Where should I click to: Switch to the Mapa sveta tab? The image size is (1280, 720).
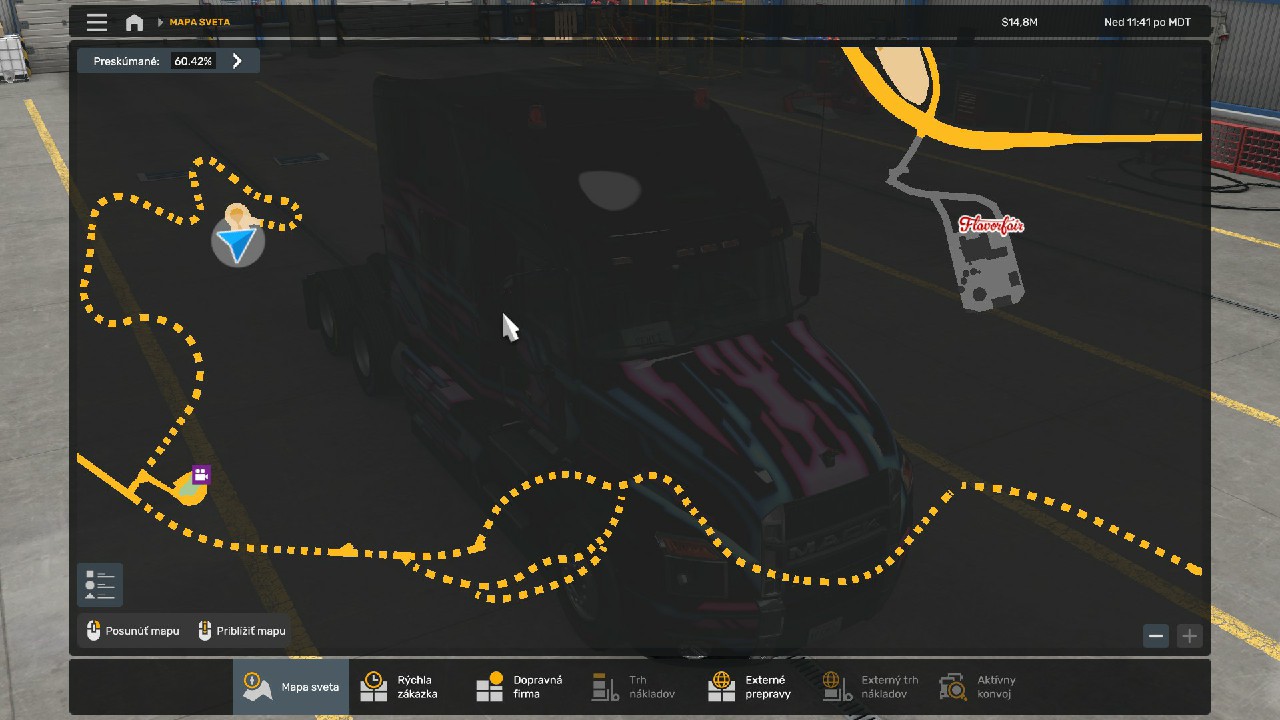tap(290, 686)
